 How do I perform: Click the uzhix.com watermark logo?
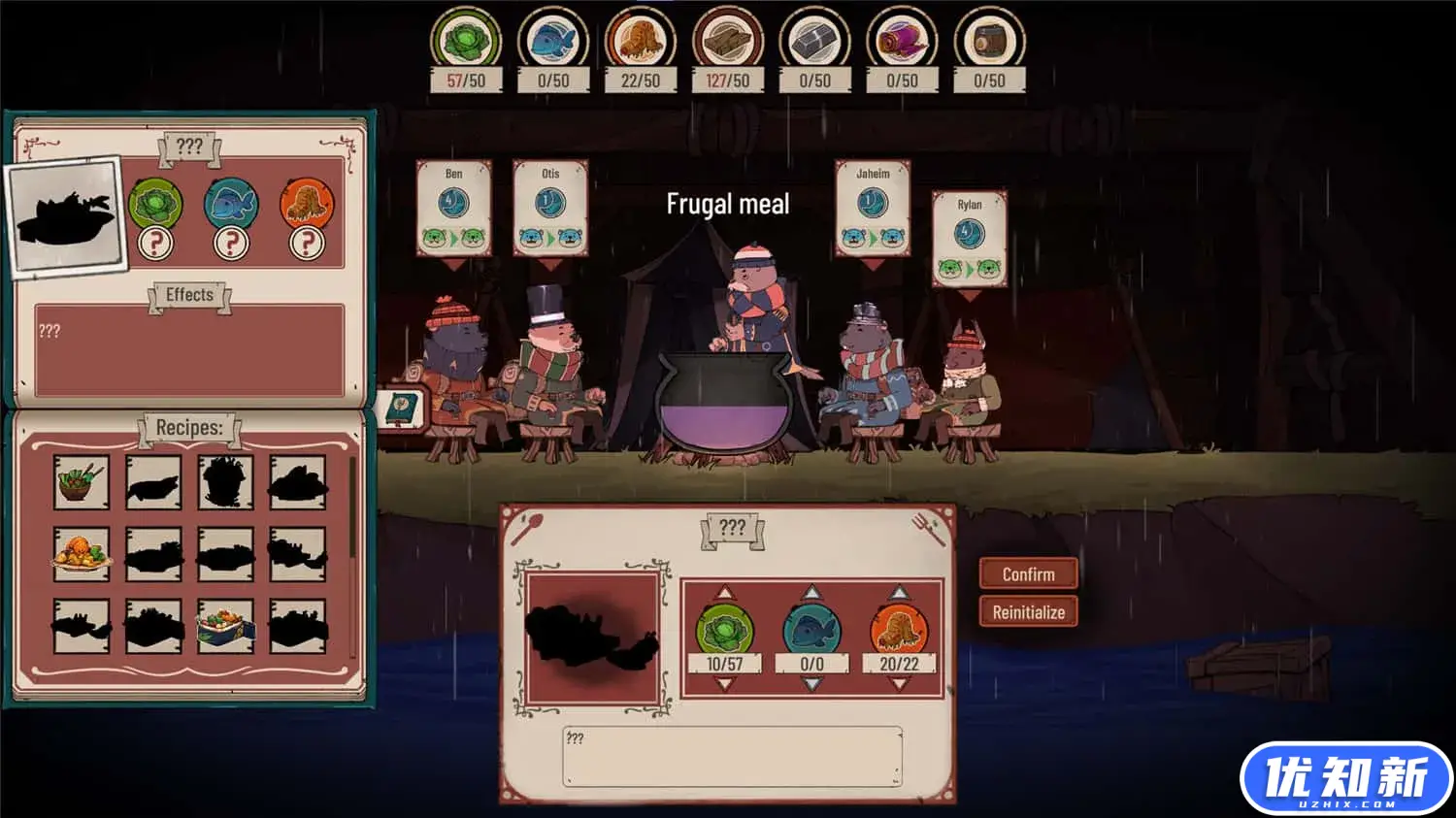[1345, 778]
